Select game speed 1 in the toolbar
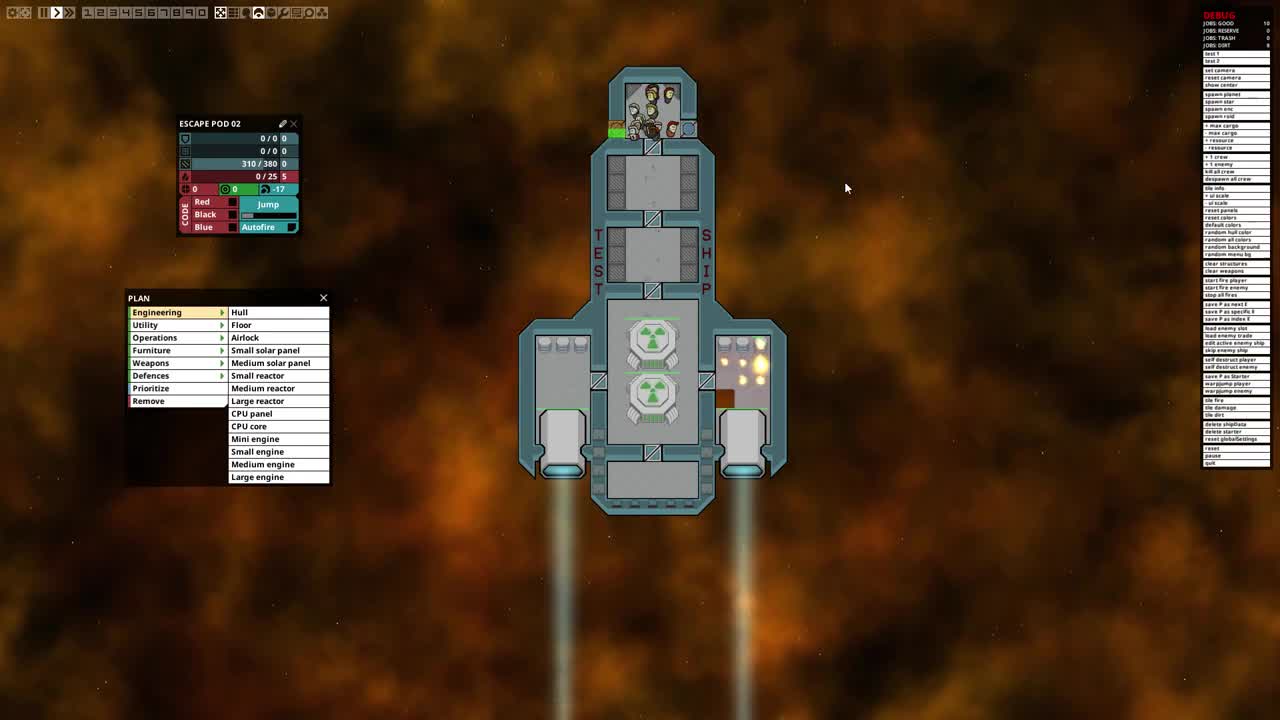 pos(86,12)
